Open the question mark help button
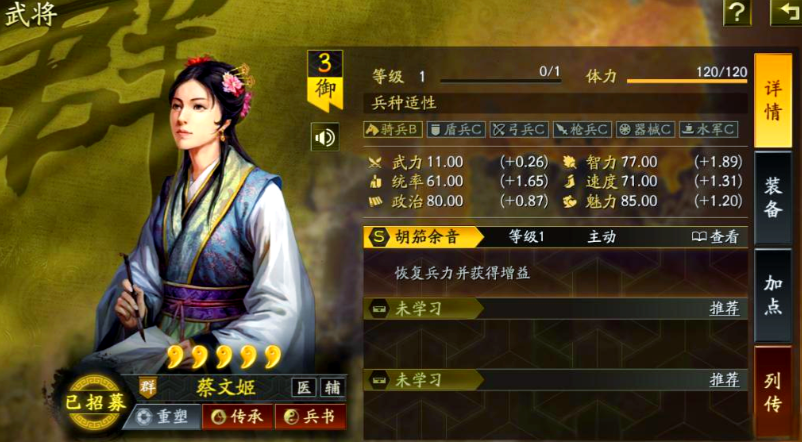Image resolution: width=802 pixels, height=442 pixels. click(737, 12)
